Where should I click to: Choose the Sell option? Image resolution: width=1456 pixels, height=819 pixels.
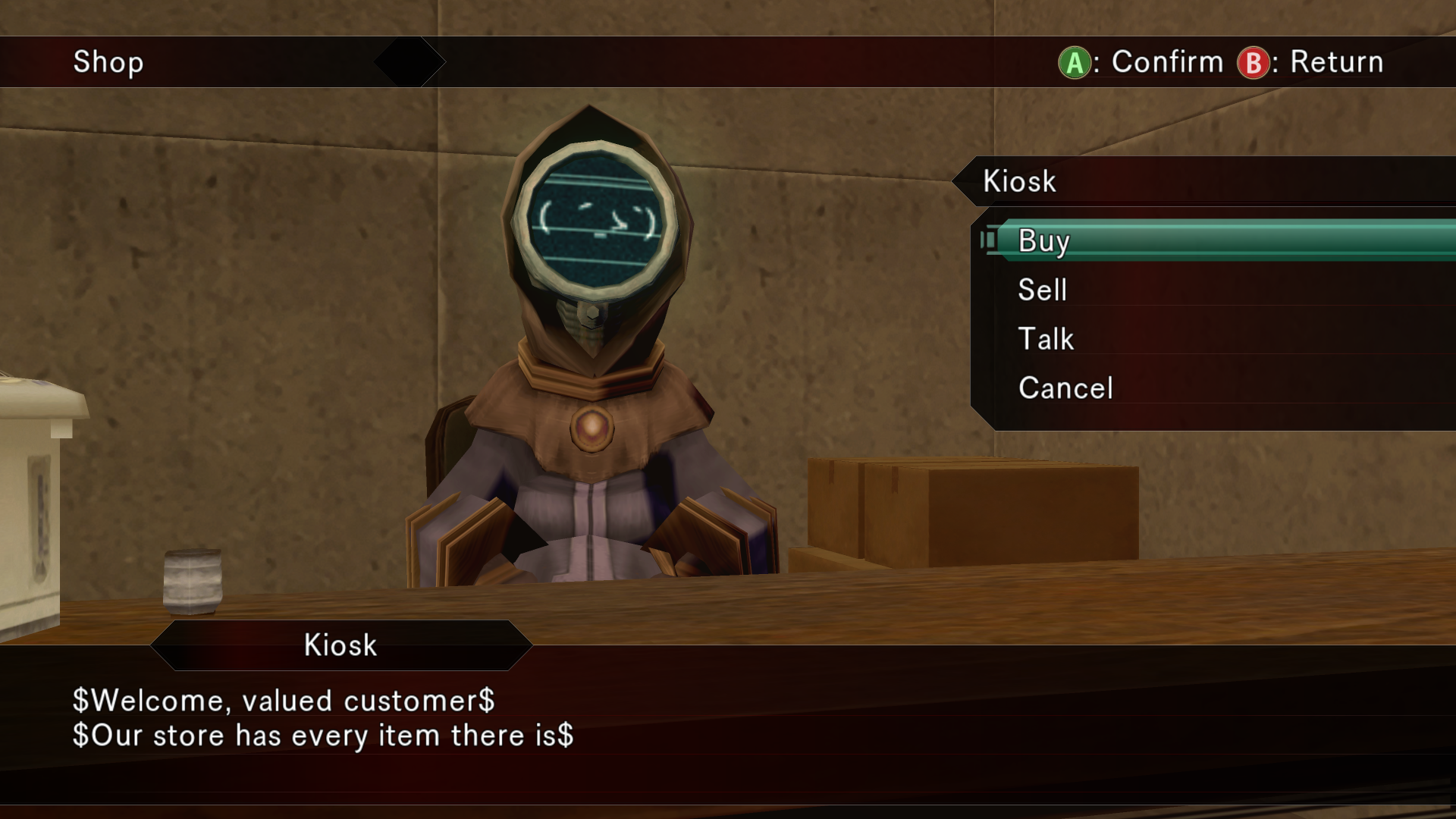tap(1042, 290)
